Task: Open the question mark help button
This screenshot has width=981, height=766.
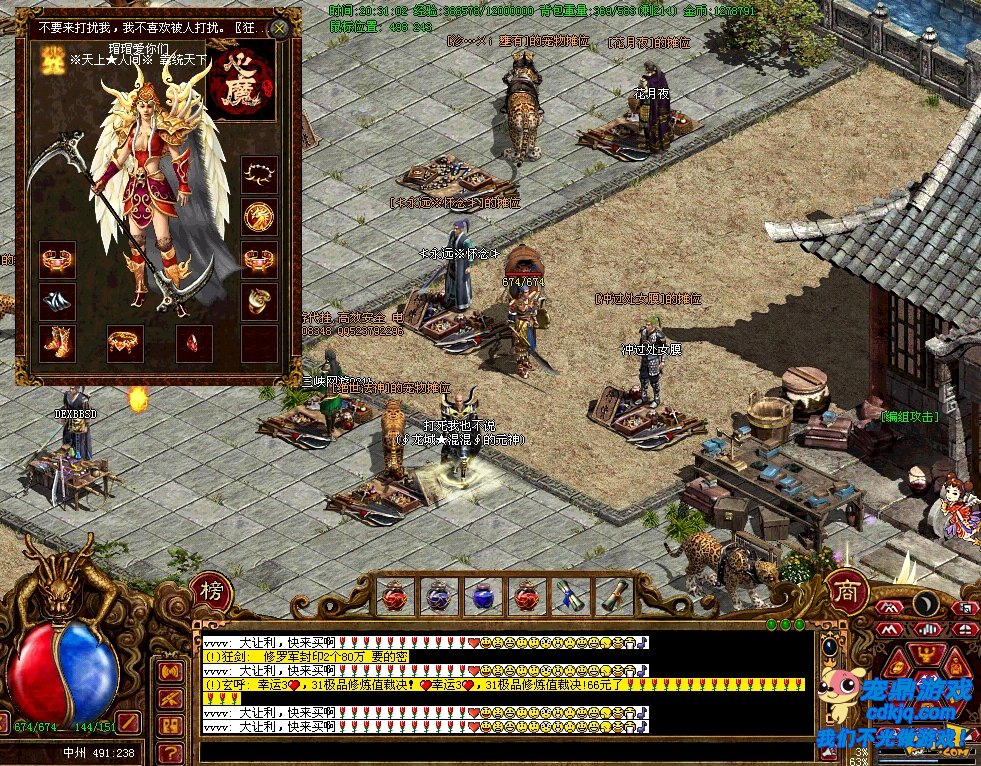Action: coord(170,753)
